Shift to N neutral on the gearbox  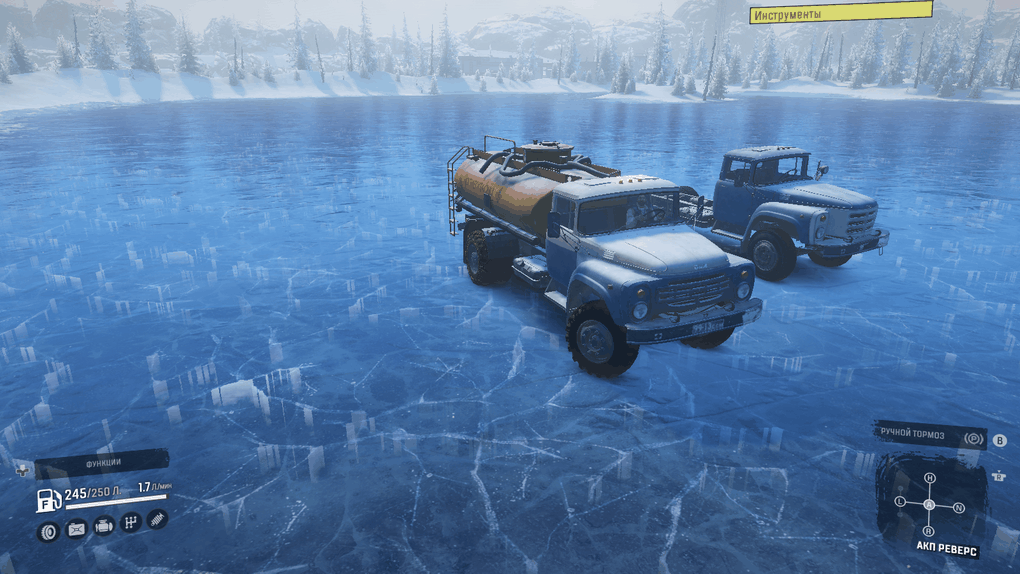[x=959, y=508]
